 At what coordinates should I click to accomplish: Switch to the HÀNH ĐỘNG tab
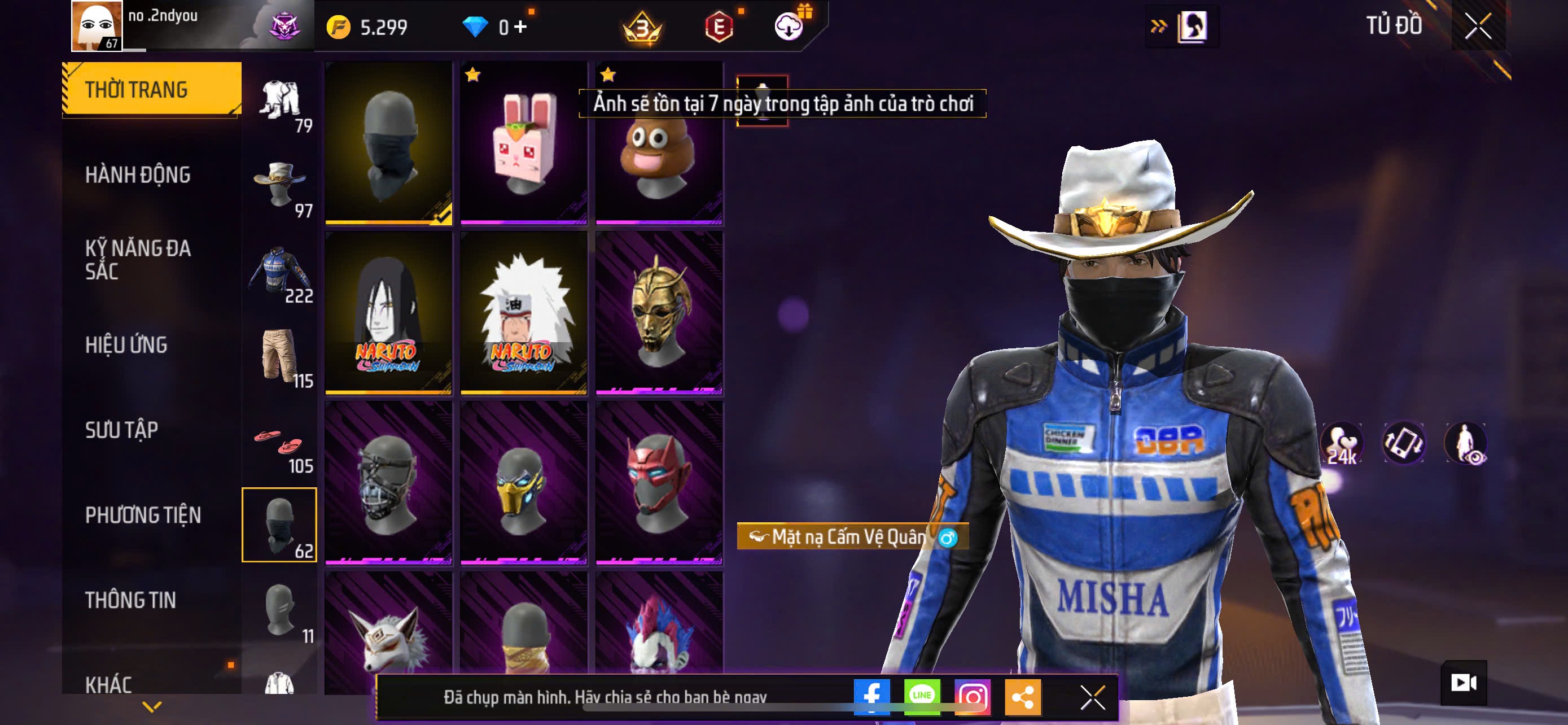[138, 175]
